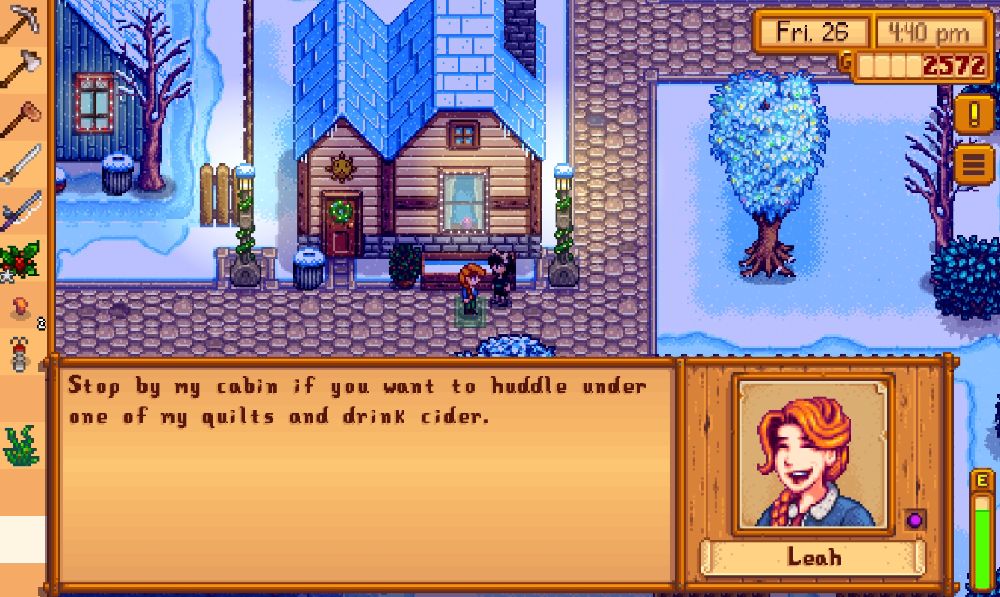Choose the sword weapon slot
The height and width of the screenshot is (597, 1000).
[20, 164]
